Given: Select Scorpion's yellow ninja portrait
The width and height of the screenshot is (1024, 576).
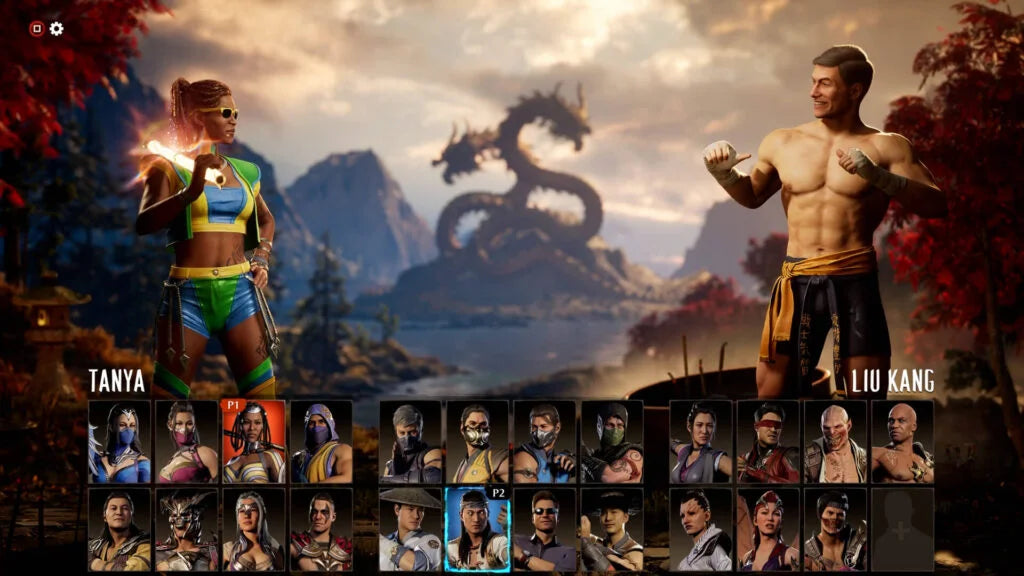Looking at the screenshot, I should (477, 442).
